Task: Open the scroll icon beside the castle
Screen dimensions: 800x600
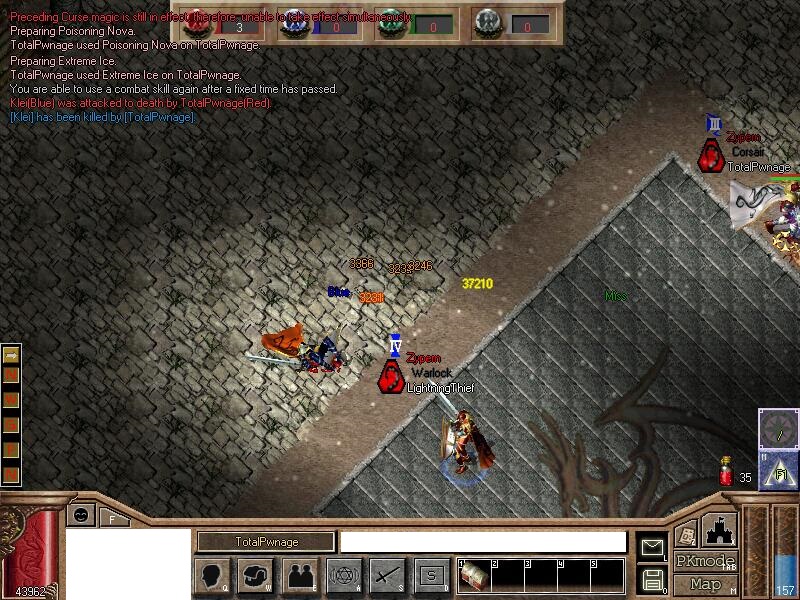Action: pyautogui.click(x=686, y=534)
